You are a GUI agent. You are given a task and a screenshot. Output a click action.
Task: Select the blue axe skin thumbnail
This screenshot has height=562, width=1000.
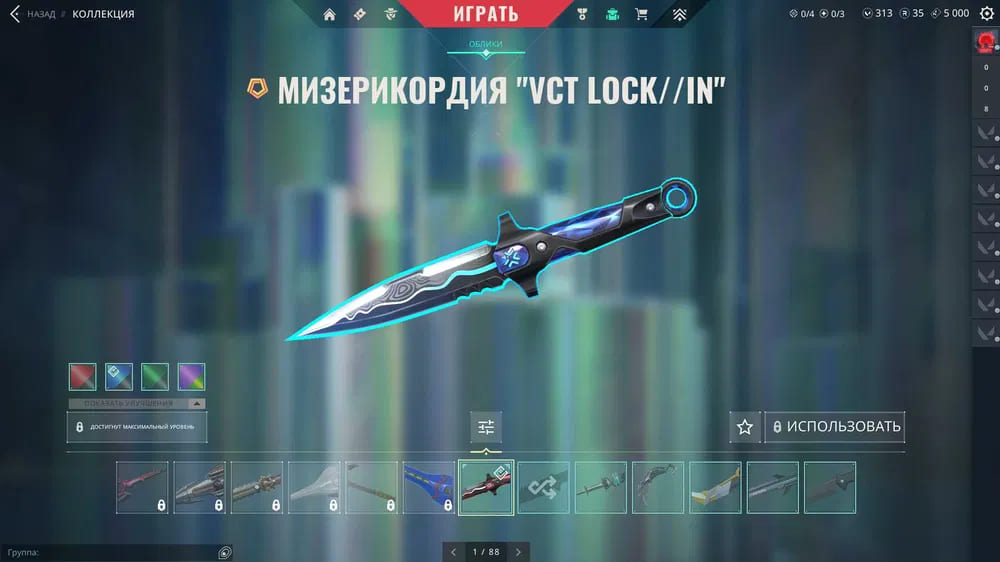point(428,488)
